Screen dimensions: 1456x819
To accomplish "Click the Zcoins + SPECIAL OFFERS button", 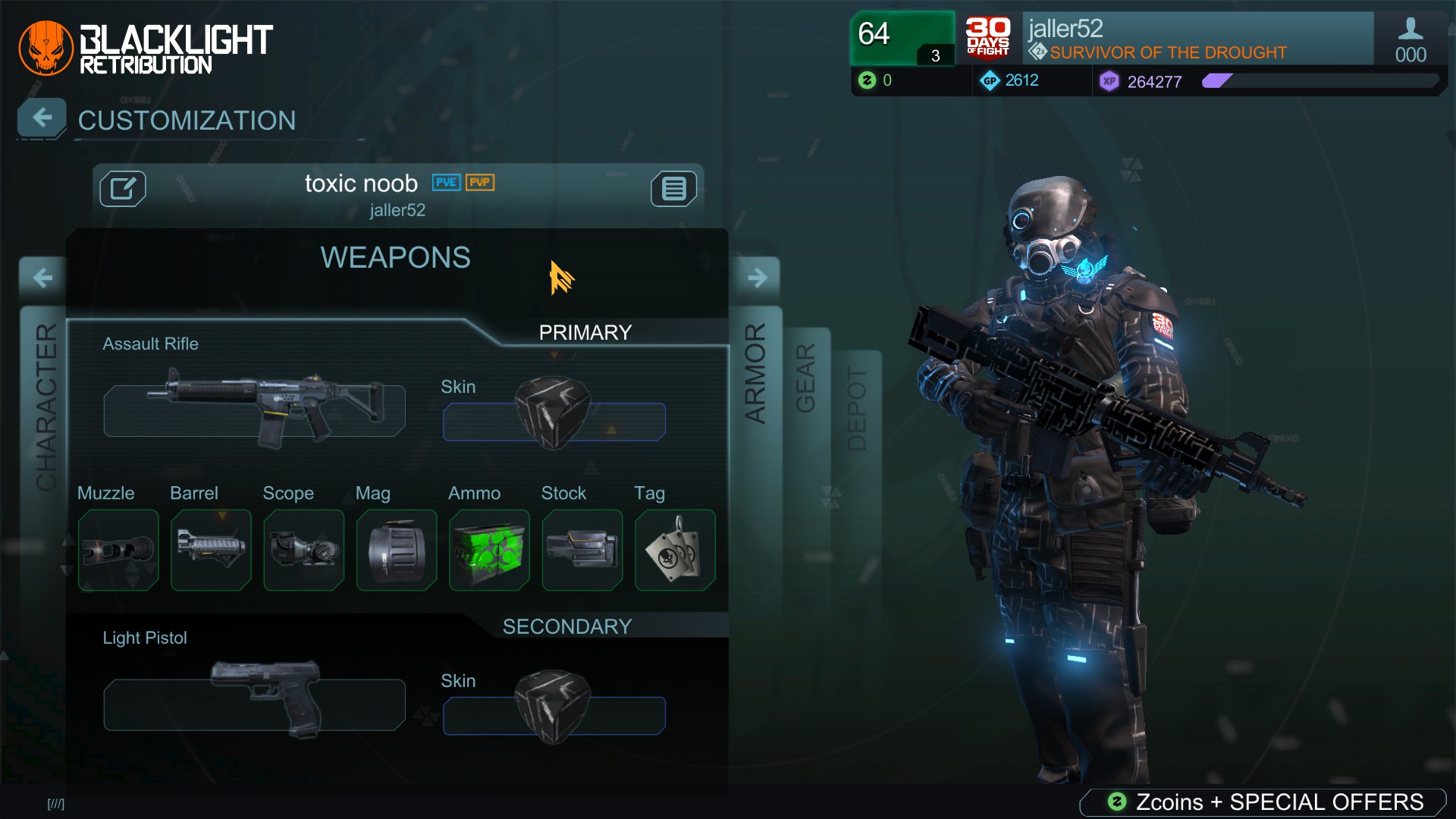I will tap(1262, 800).
